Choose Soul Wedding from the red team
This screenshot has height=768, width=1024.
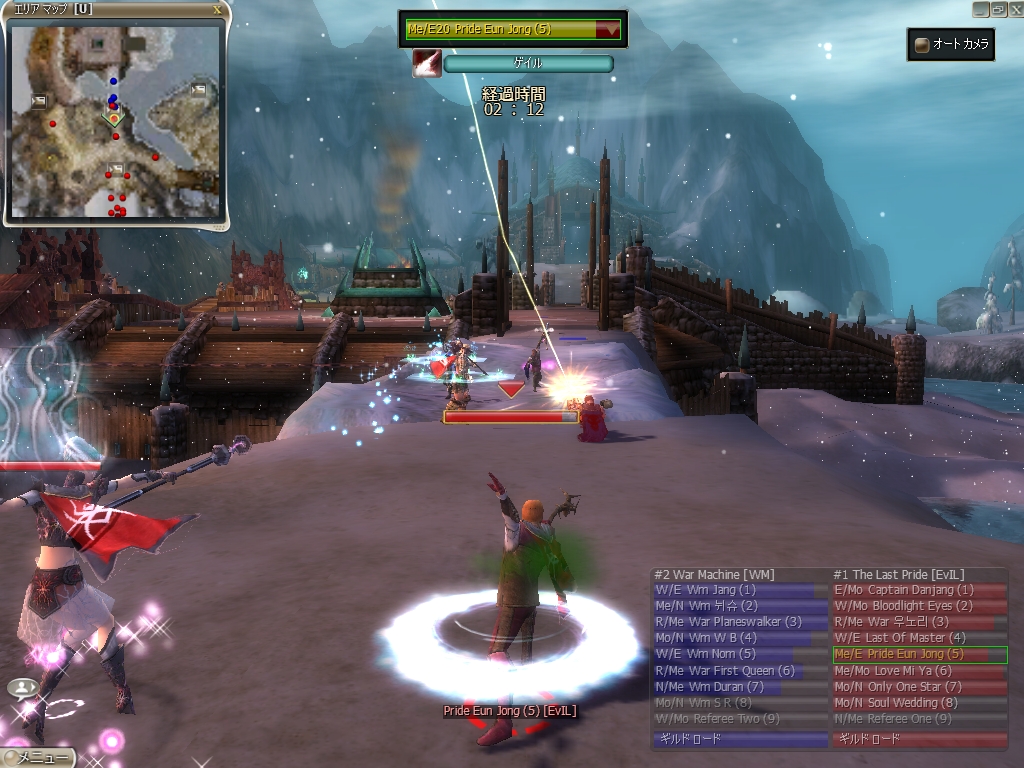(919, 703)
